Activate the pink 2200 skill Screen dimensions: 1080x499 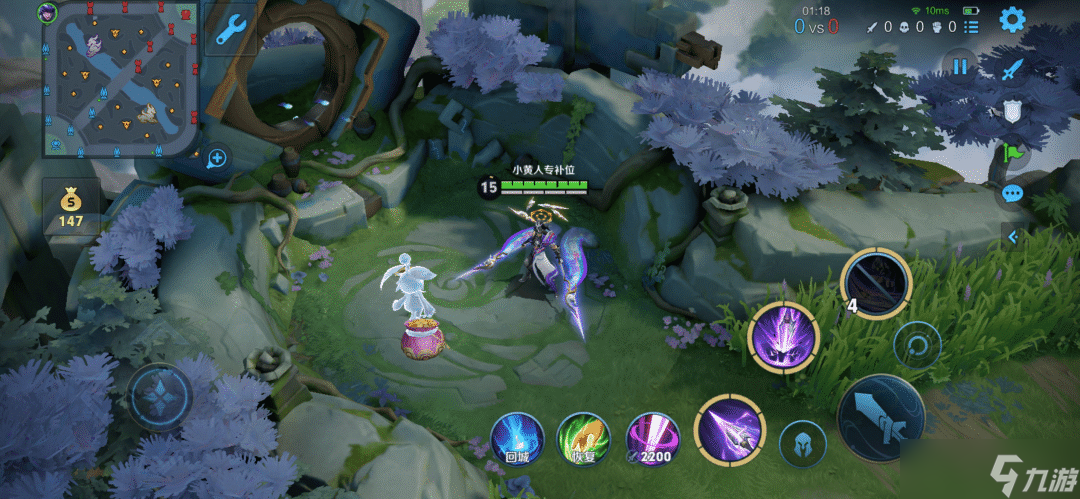coord(652,438)
